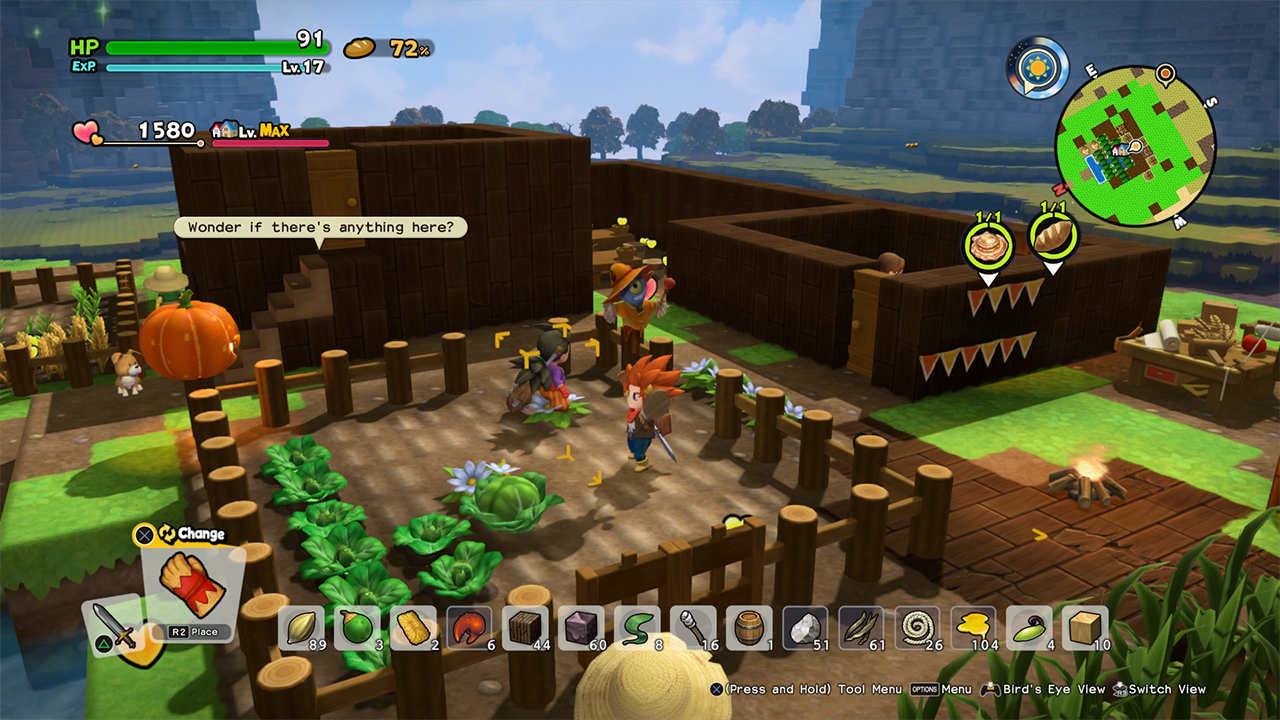Select the dark wood block slot
The width and height of the screenshot is (1280, 720).
click(x=526, y=628)
